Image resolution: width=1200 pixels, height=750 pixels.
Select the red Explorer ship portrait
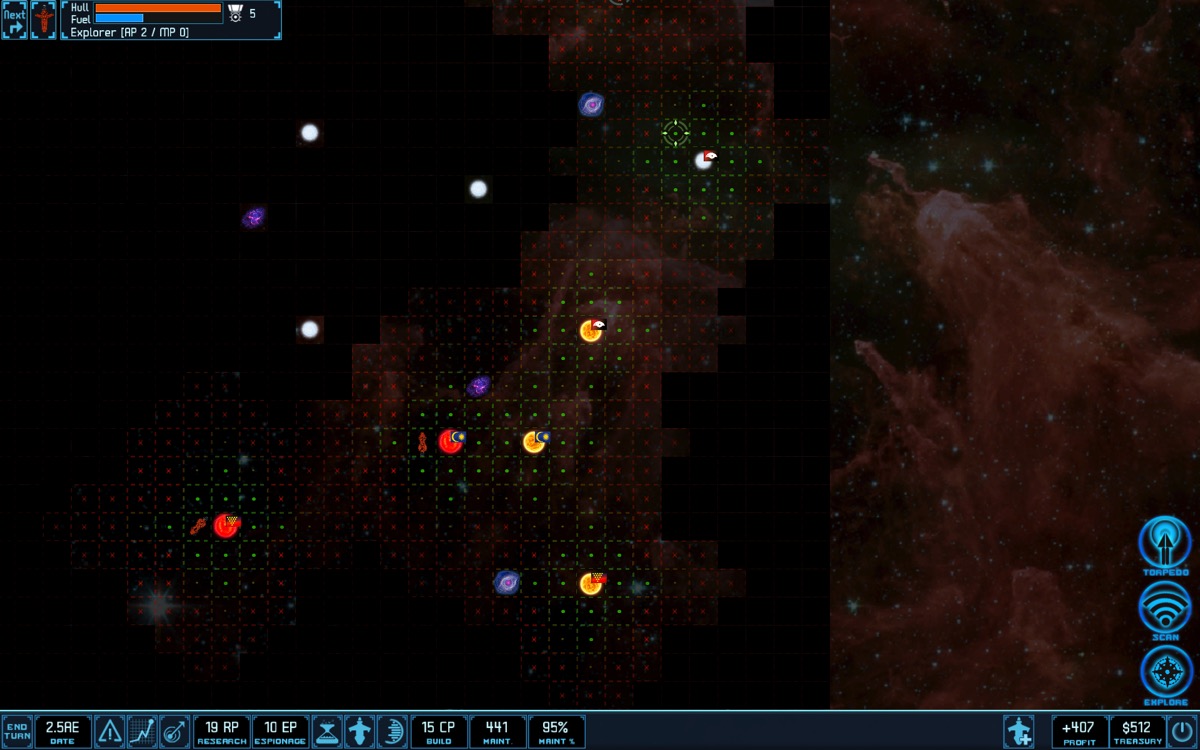44,20
